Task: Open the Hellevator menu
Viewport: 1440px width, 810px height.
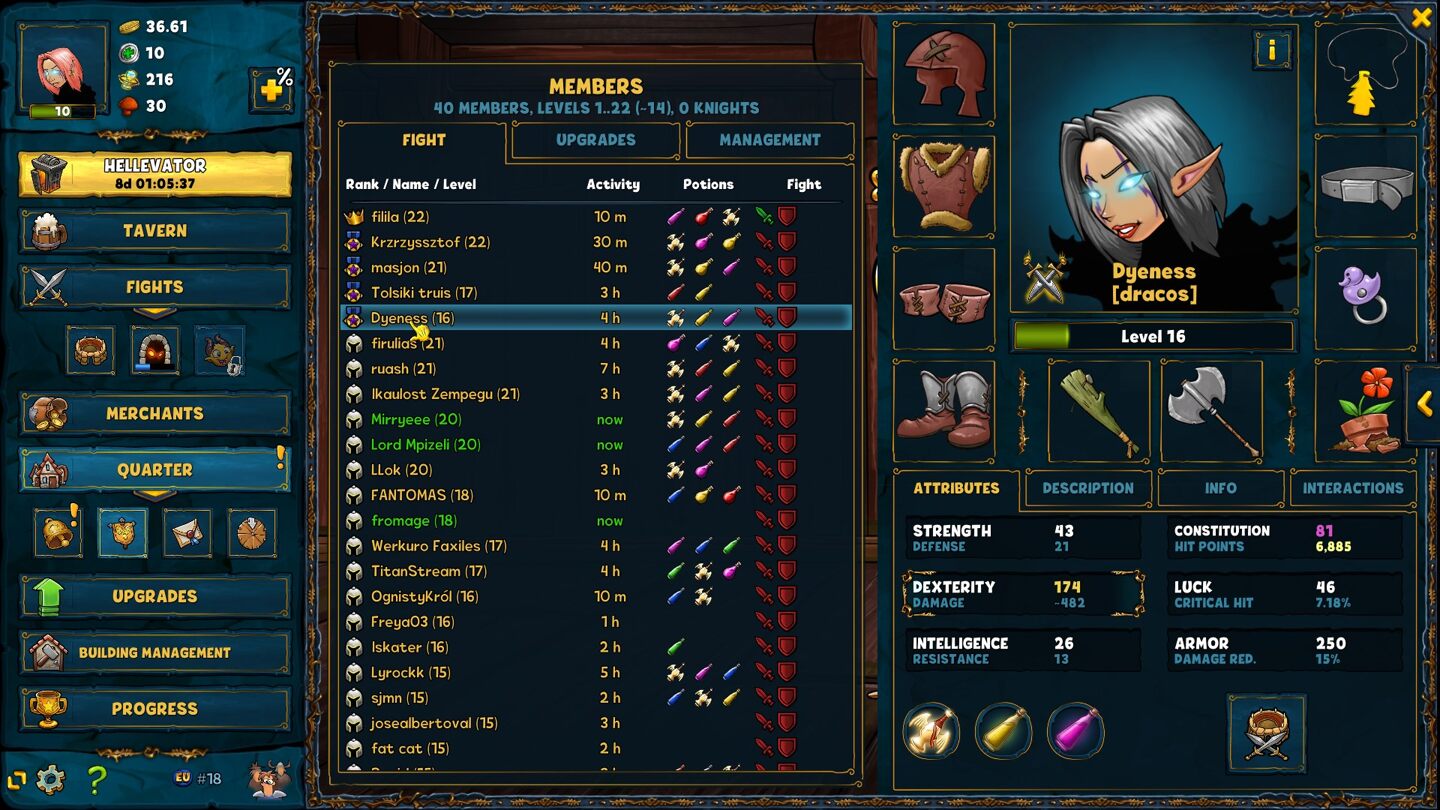Action: (x=155, y=174)
